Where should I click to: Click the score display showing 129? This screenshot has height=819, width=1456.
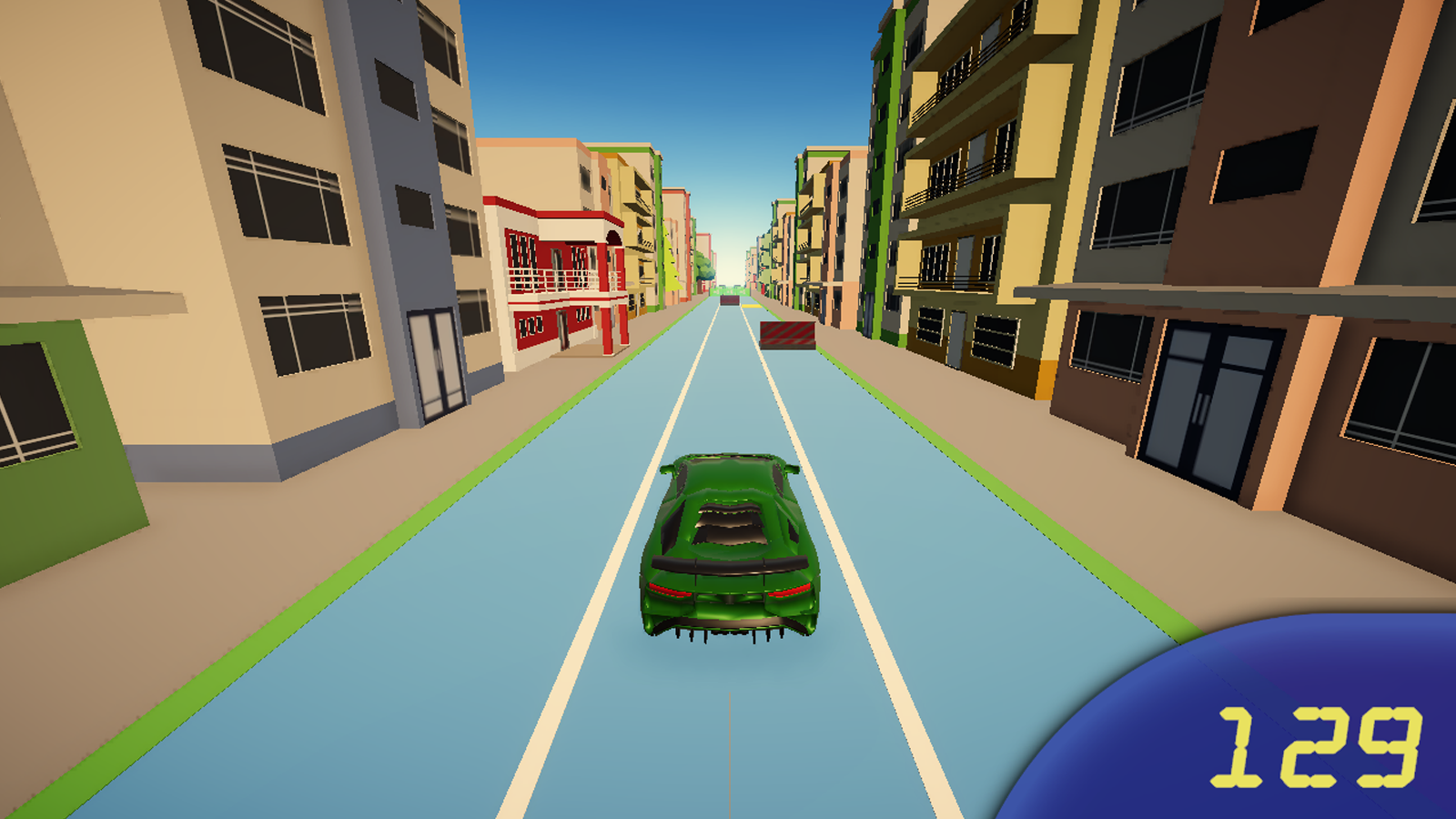(1319, 746)
